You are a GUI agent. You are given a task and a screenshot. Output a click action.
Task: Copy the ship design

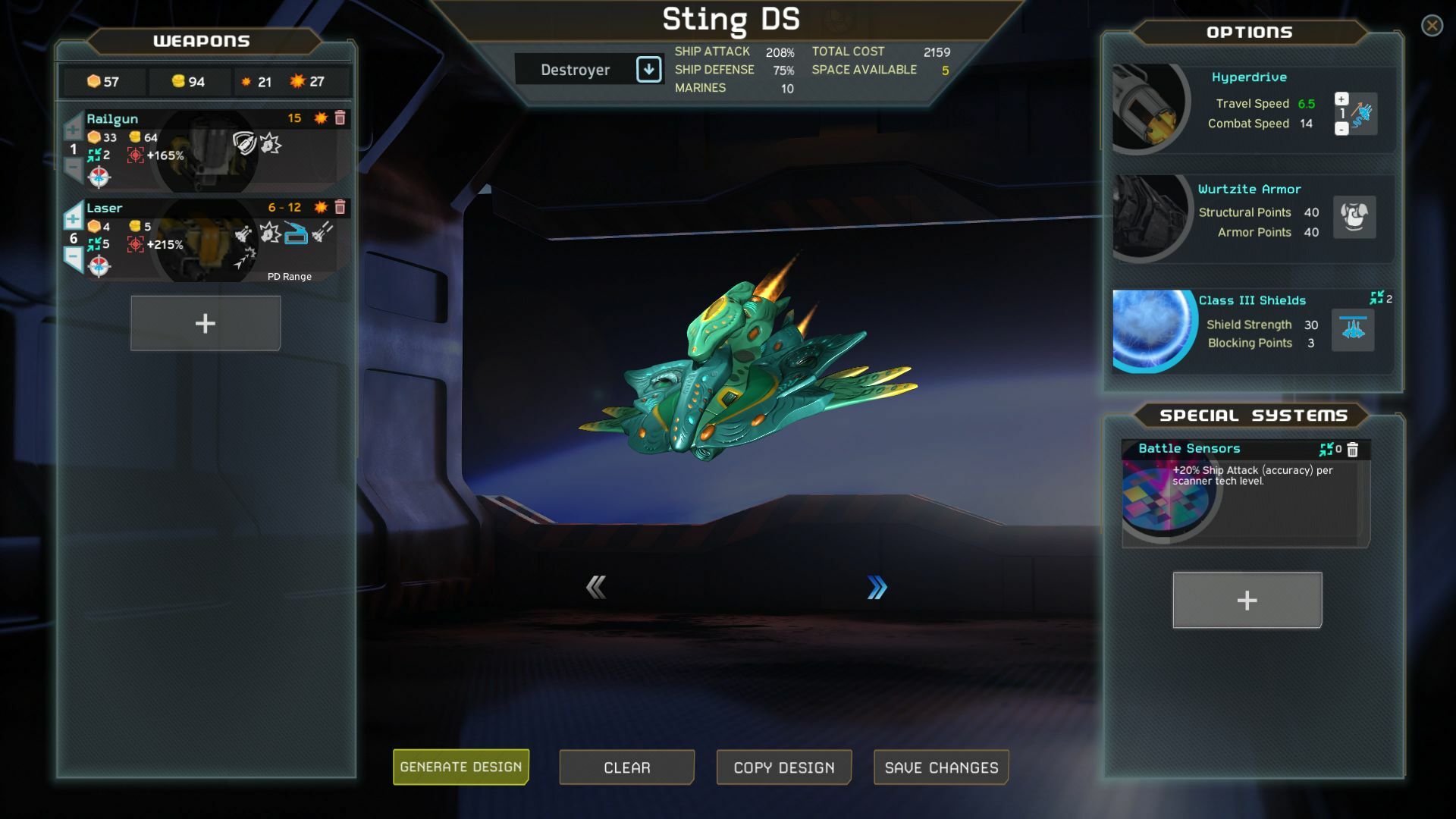(783, 767)
